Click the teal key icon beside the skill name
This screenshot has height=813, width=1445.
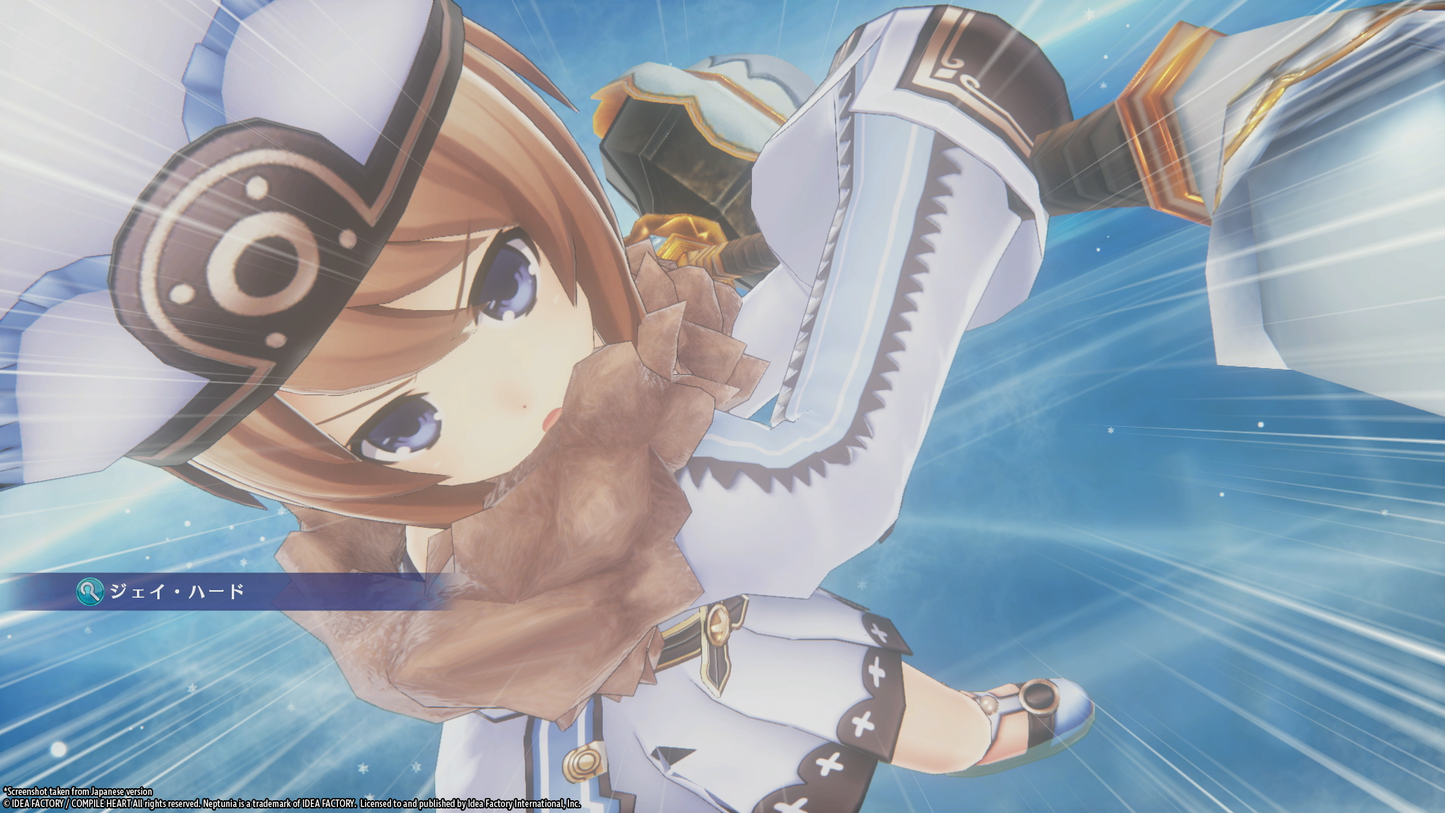(x=88, y=592)
